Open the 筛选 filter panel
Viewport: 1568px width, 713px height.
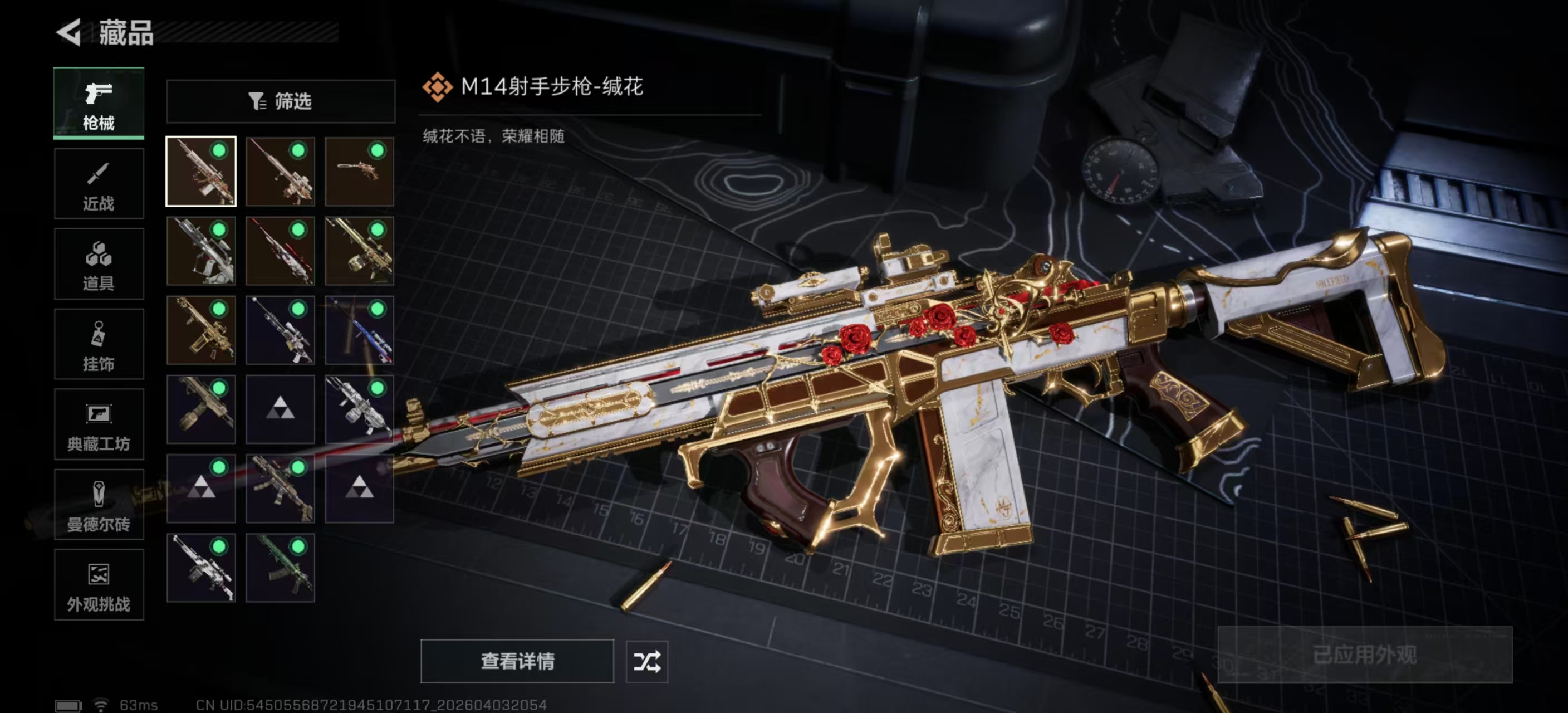tap(280, 101)
